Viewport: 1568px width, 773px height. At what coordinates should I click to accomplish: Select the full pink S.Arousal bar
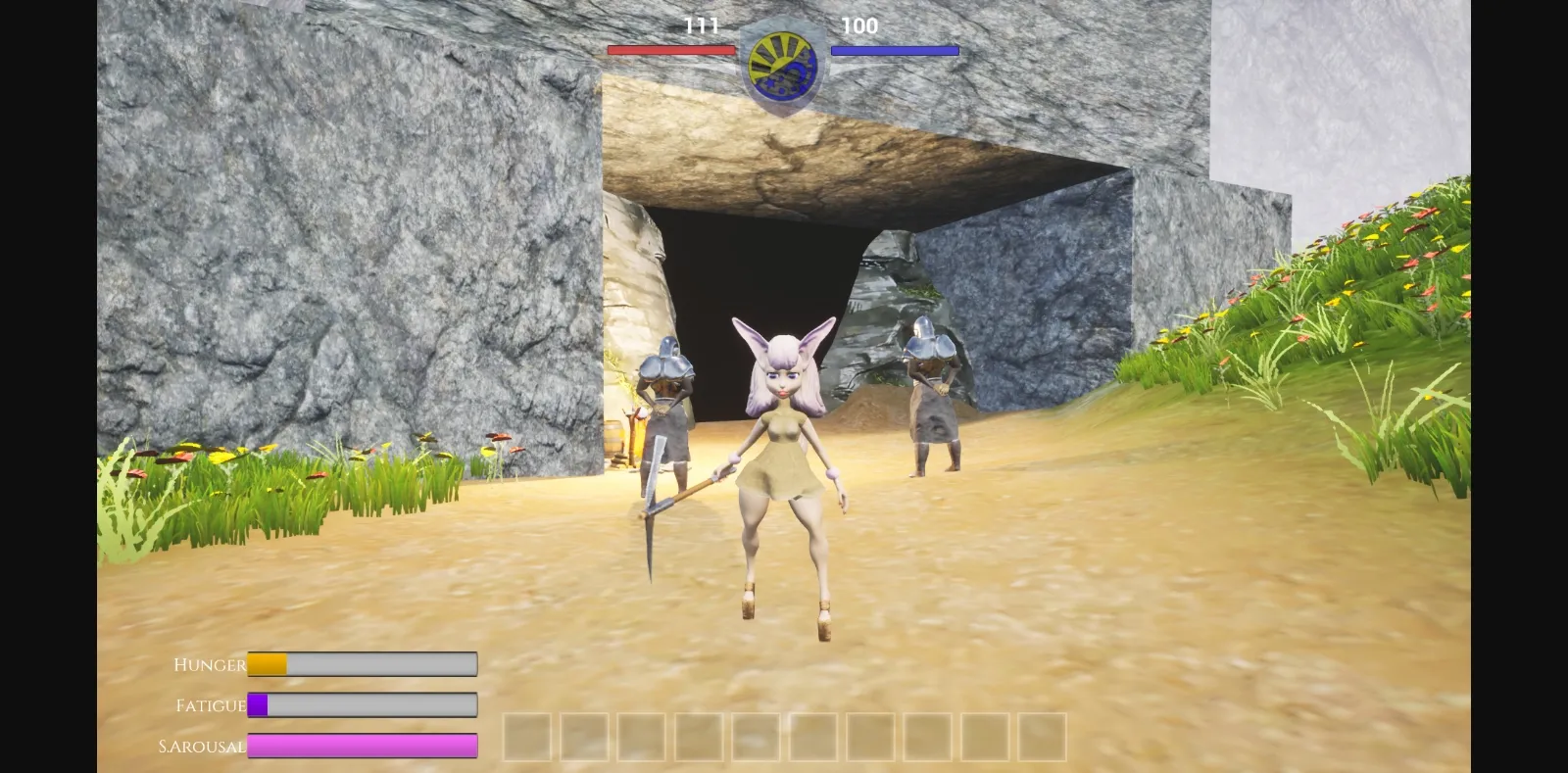(x=363, y=746)
